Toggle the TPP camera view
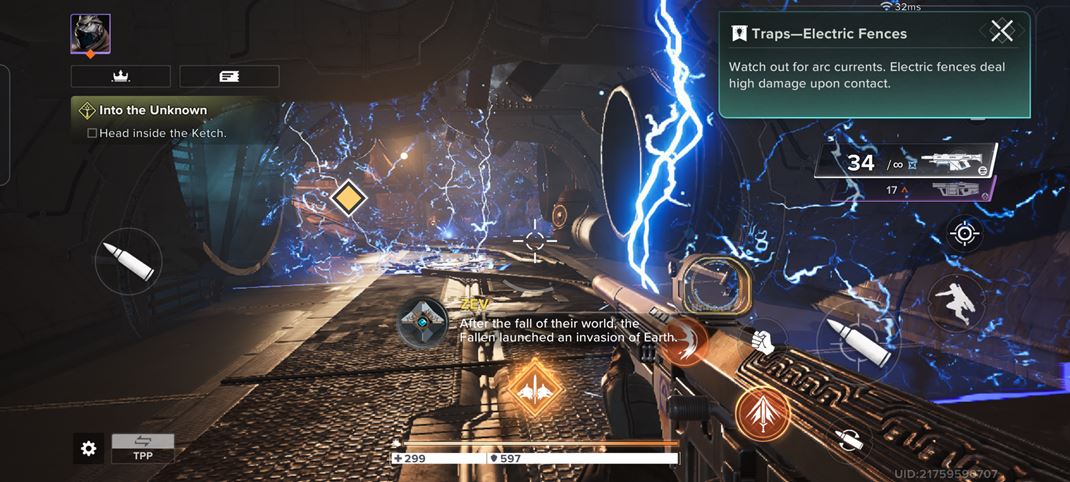Screen dimensions: 1070x482 pyautogui.click(x=143, y=447)
